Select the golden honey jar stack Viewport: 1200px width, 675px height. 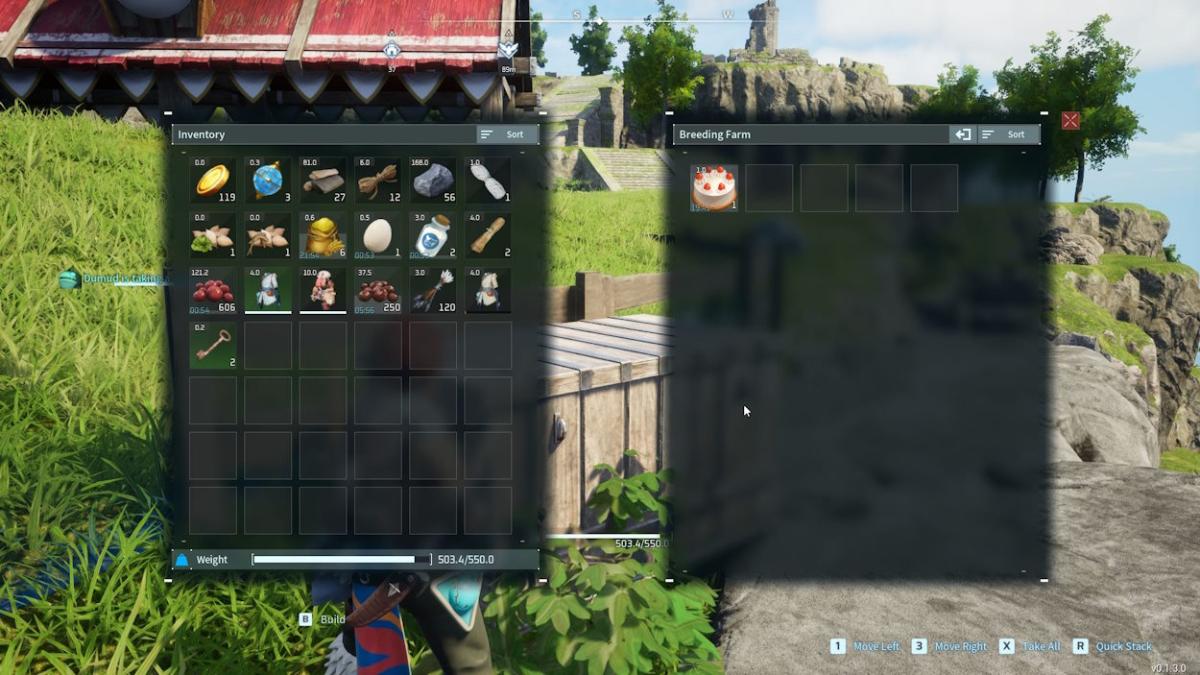point(323,236)
